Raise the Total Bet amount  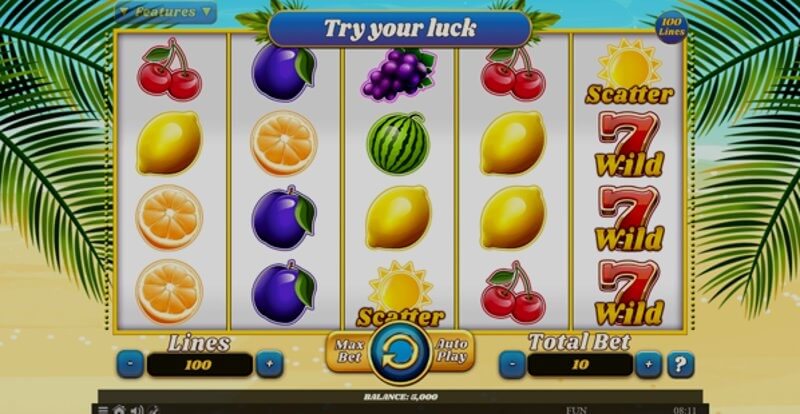coord(650,365)
